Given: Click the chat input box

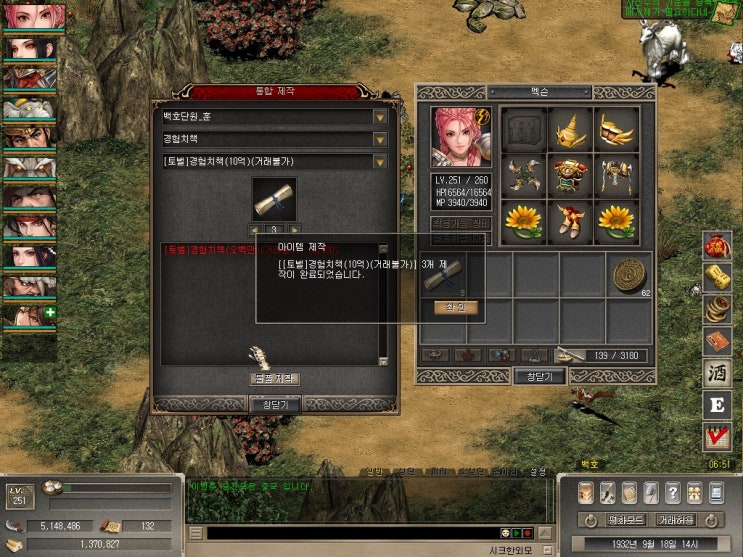Looking at the screenshot, I should (350, 533).
